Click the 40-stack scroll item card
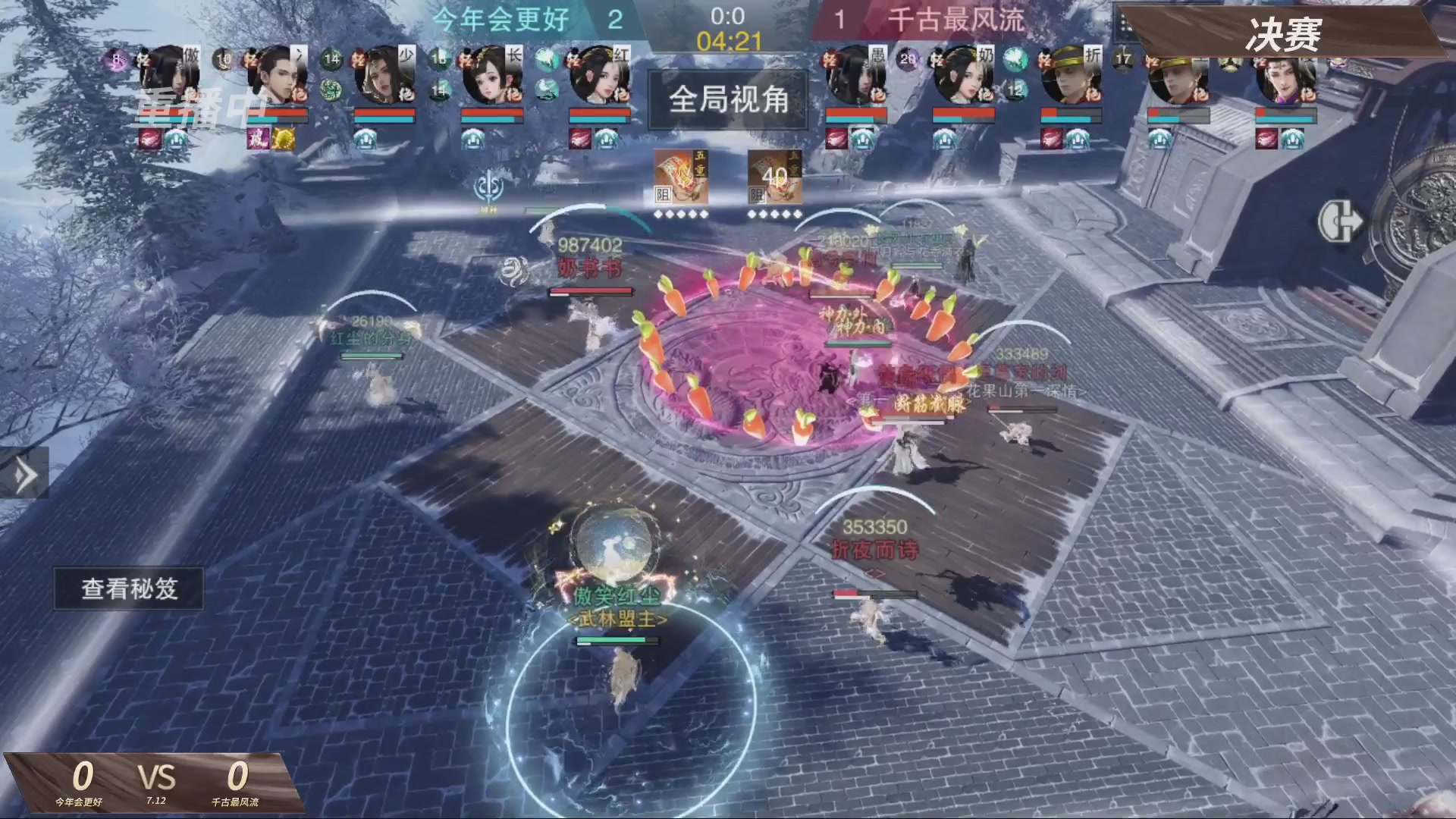 (773, 178)
